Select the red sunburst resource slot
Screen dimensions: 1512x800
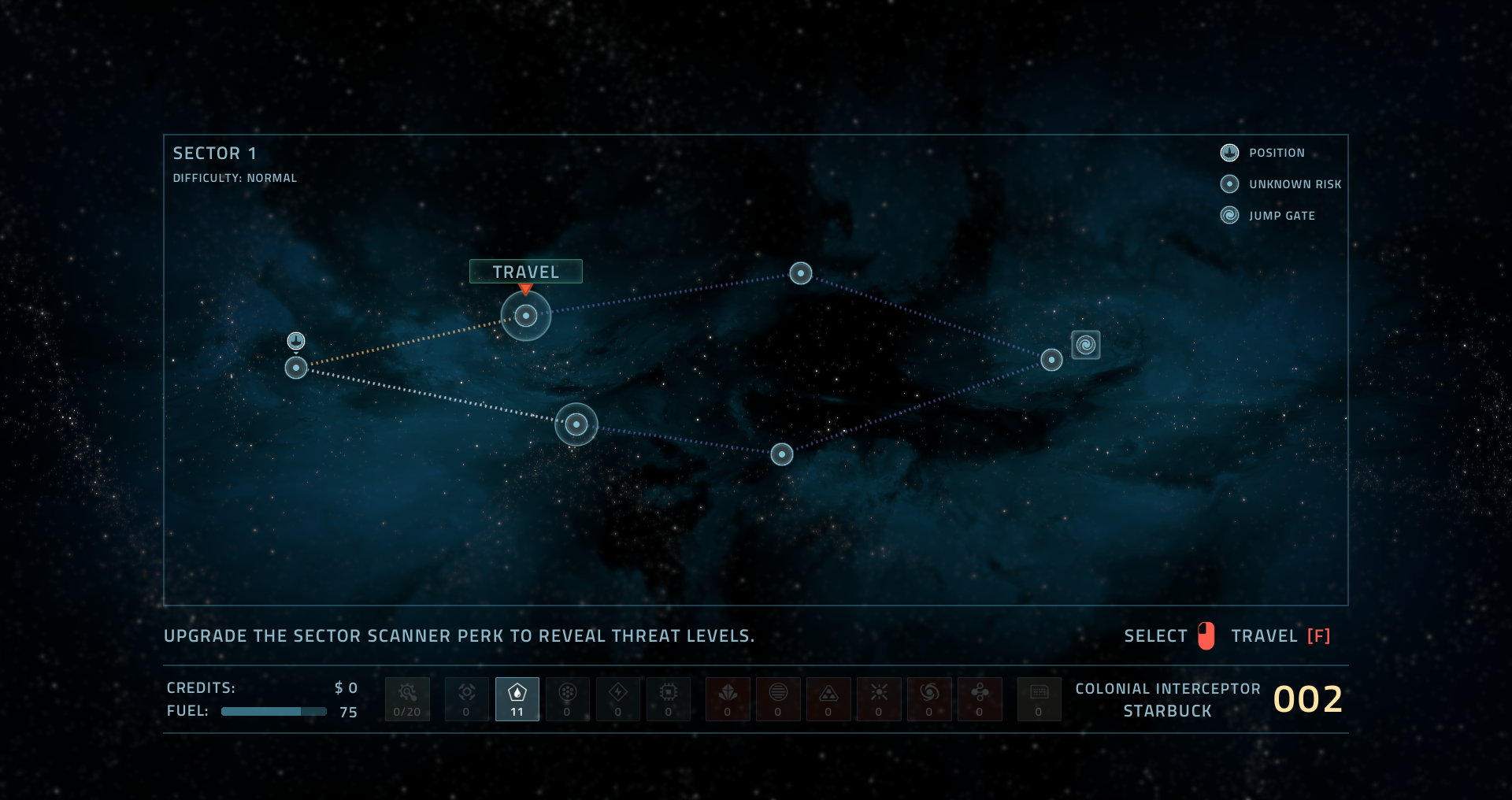click(879, 699)
